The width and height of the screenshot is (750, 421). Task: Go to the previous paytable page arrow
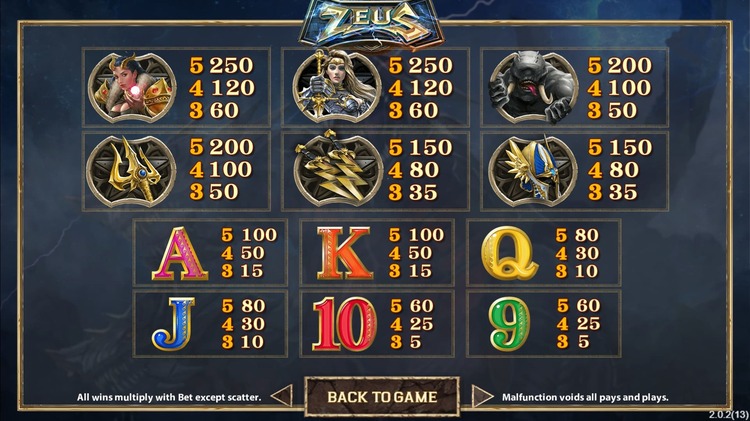point(282,396)
